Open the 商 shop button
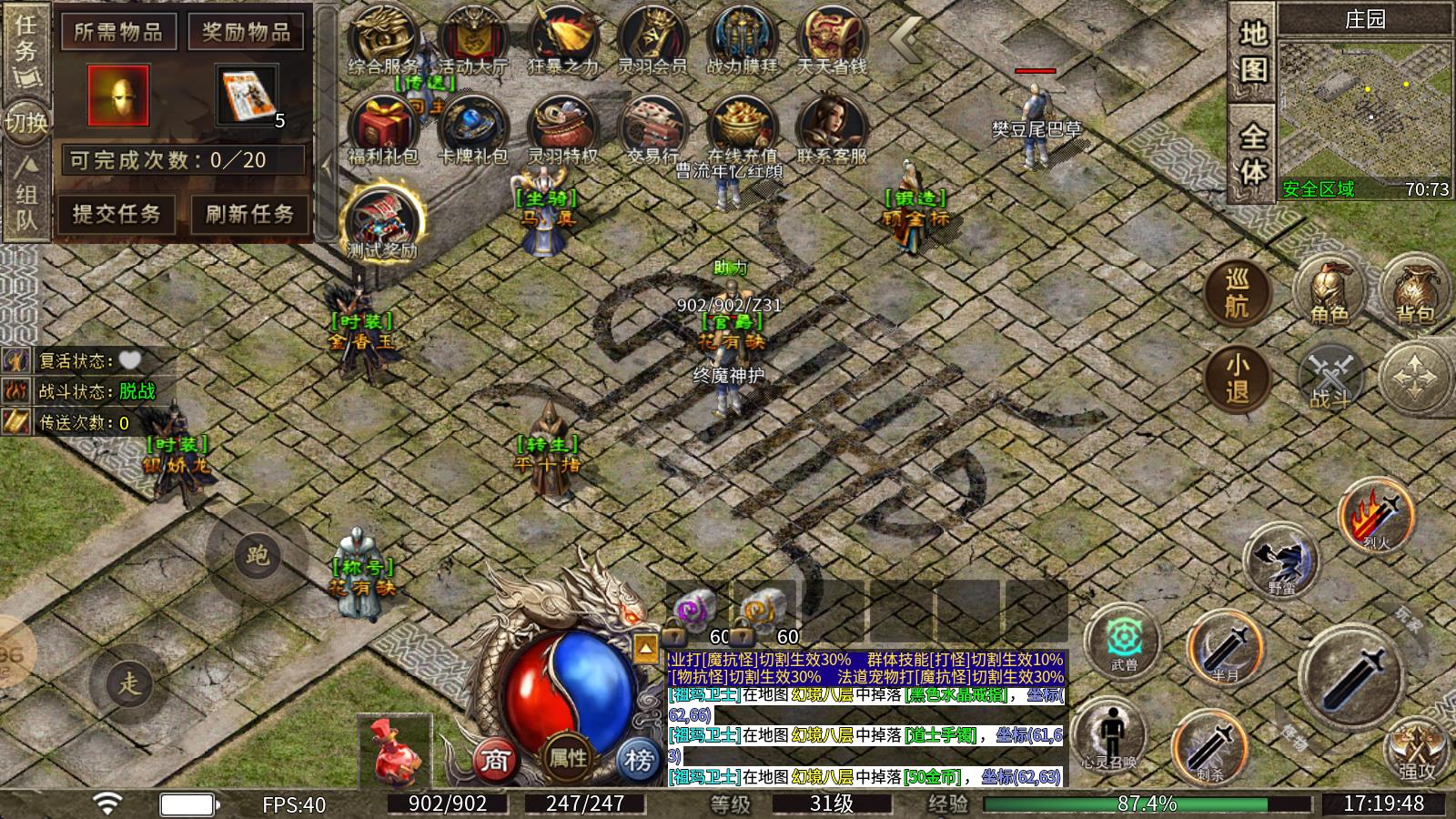Viewport: 1456px width, 819px height. pos(494,759)
